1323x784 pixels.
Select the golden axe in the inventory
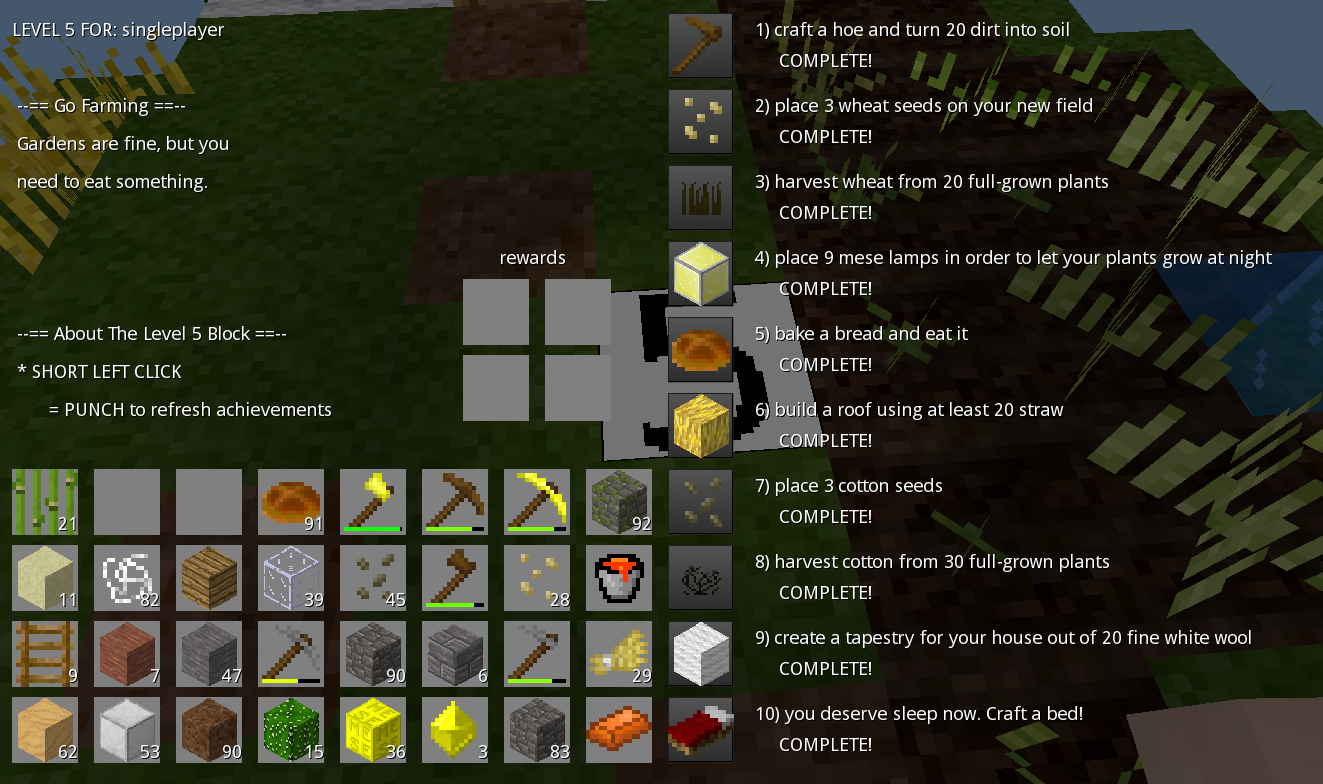click(373, 500)
